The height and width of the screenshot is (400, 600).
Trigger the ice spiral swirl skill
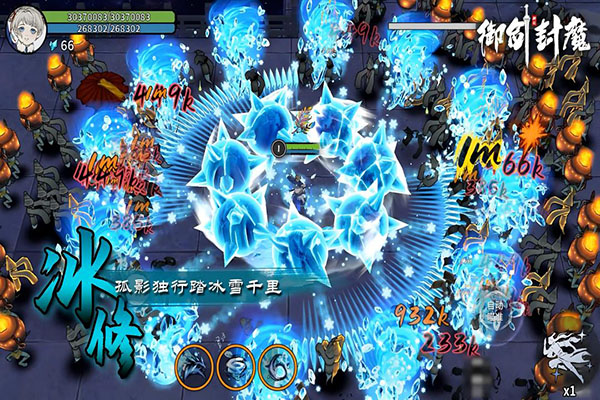(x=277, y=366)
